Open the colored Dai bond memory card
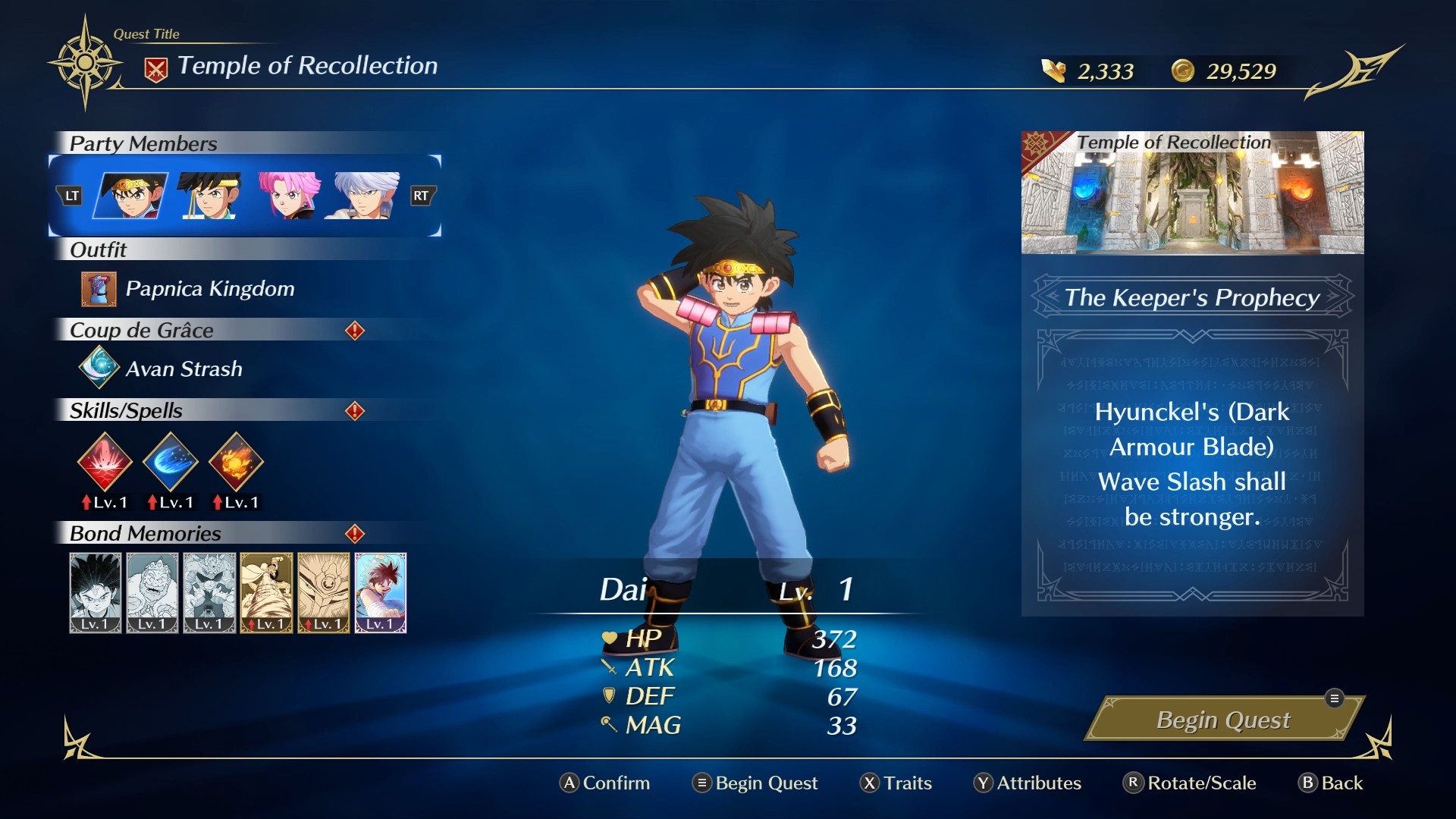Viewport: 1456px width, 819px height. [x=381, y=592]
